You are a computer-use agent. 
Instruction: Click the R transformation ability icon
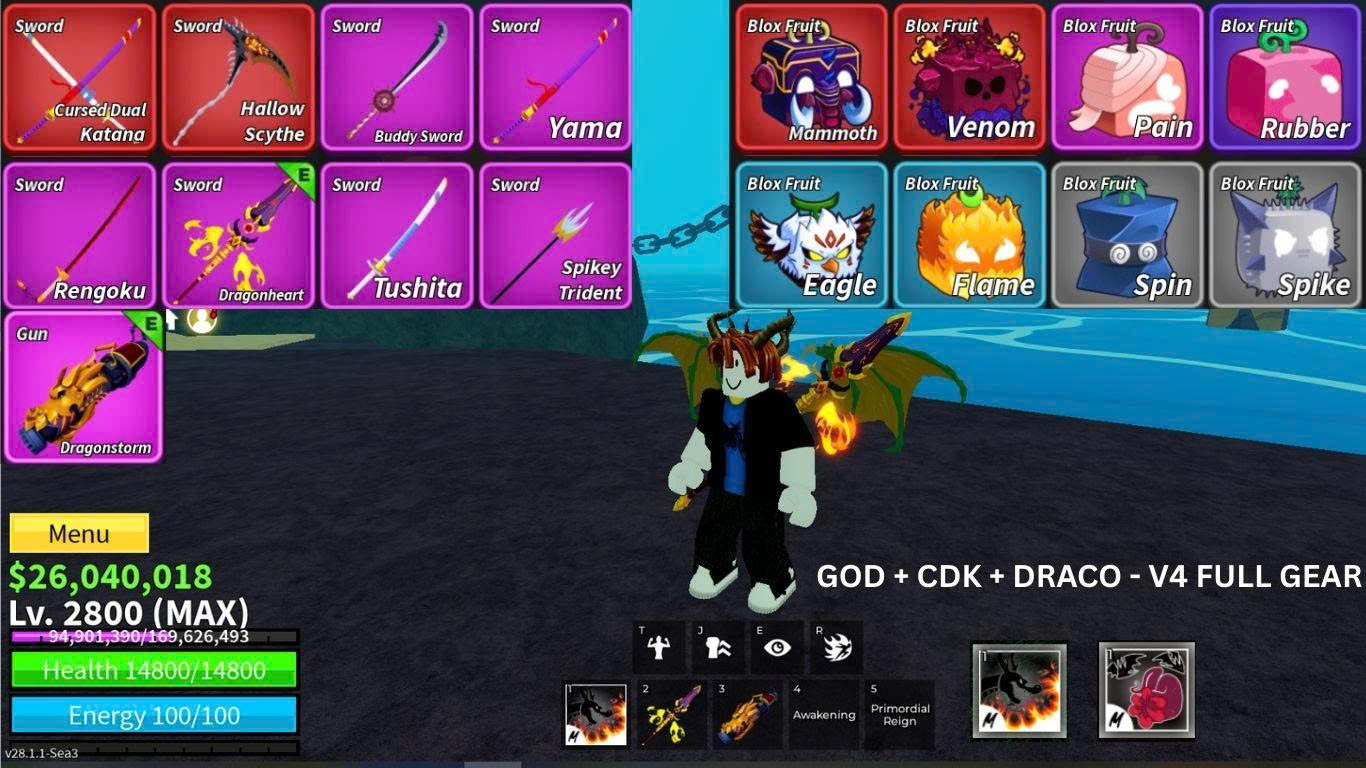click(x=837, y=645)
